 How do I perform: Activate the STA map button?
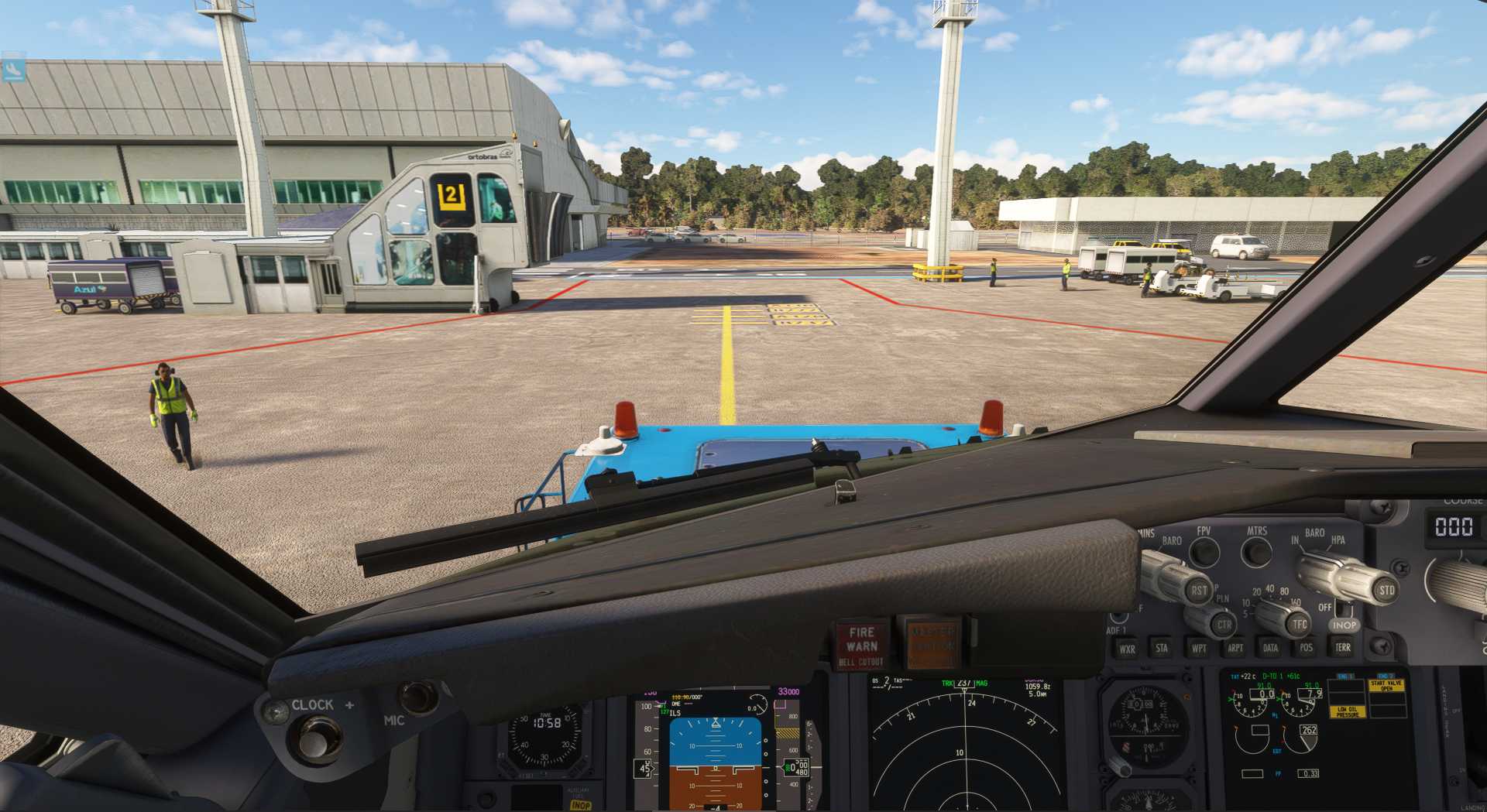pyautogui.click(x=1162, y=649)
